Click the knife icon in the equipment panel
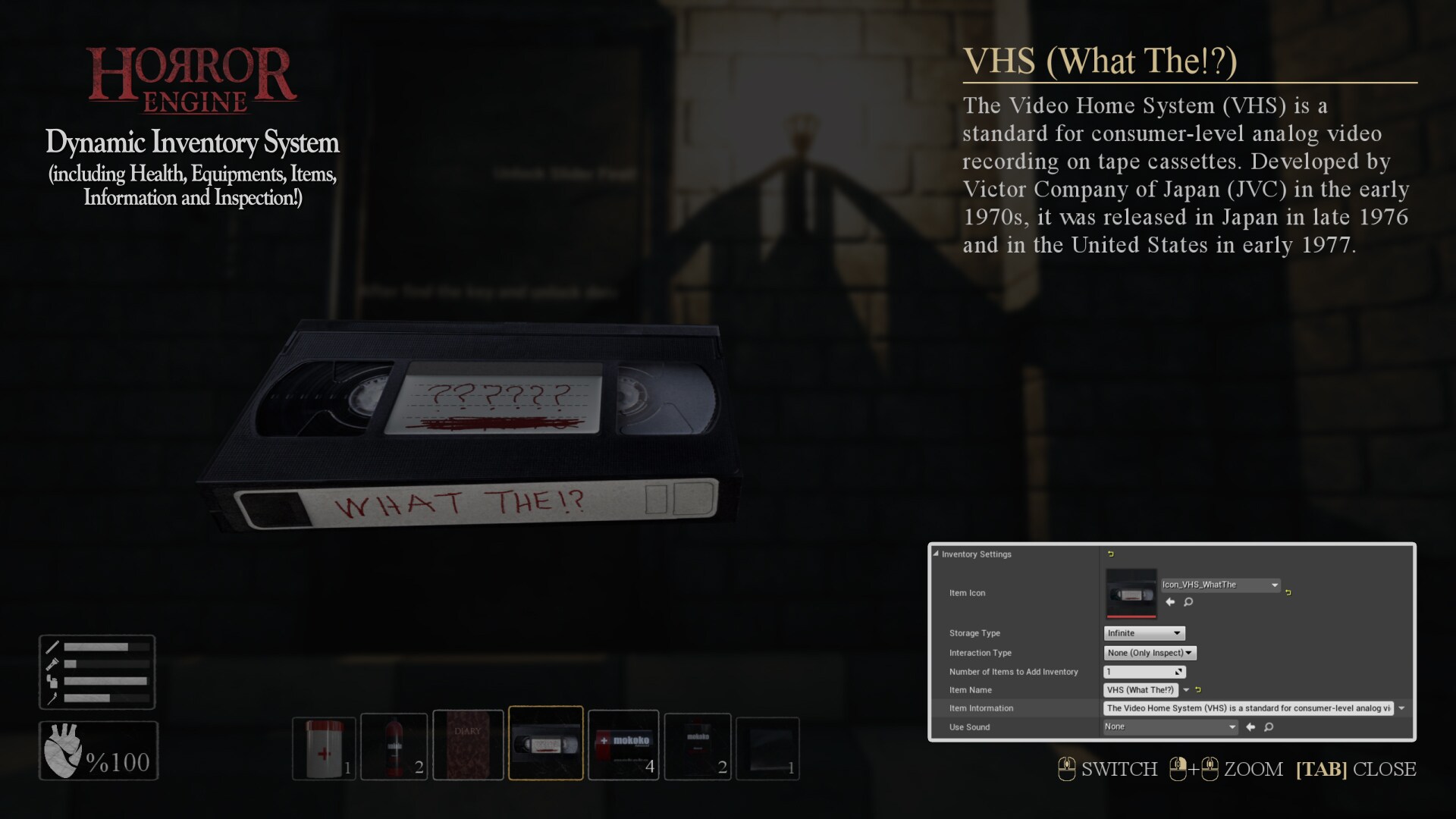This screenshot has height=819, width=1456. [x=52, y=646]
